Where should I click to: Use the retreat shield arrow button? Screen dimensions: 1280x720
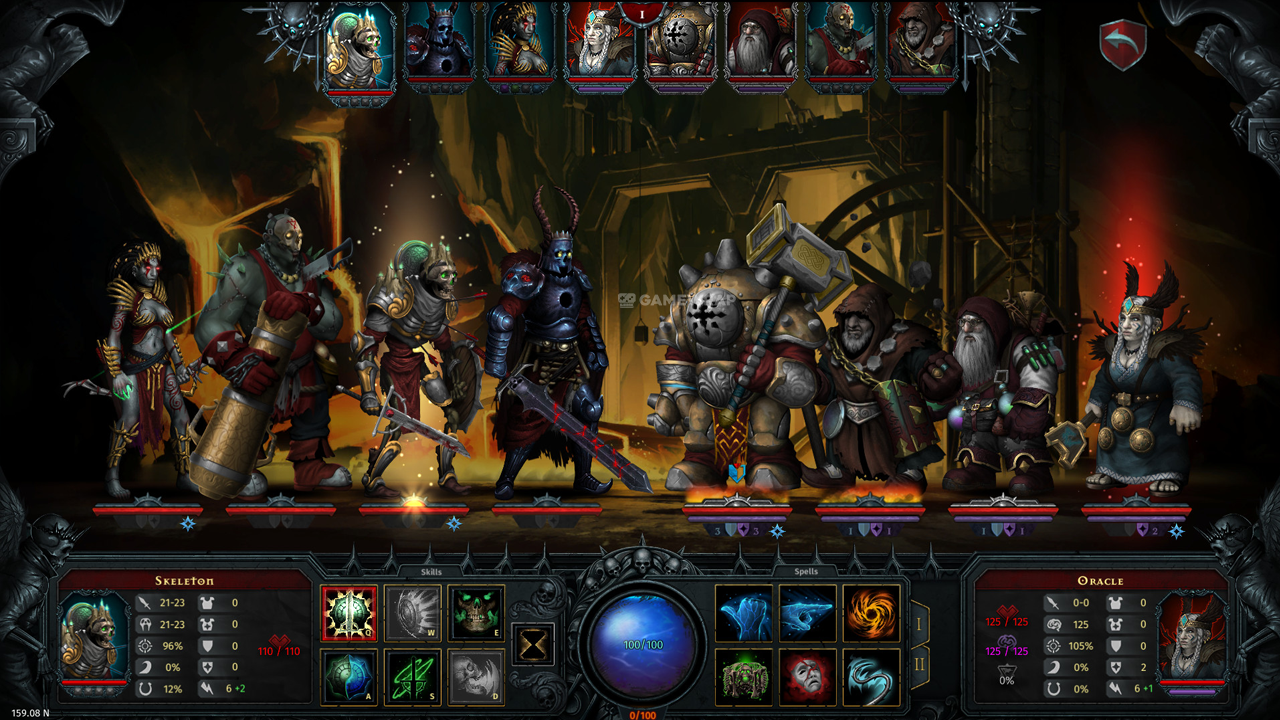[1122, 46]
